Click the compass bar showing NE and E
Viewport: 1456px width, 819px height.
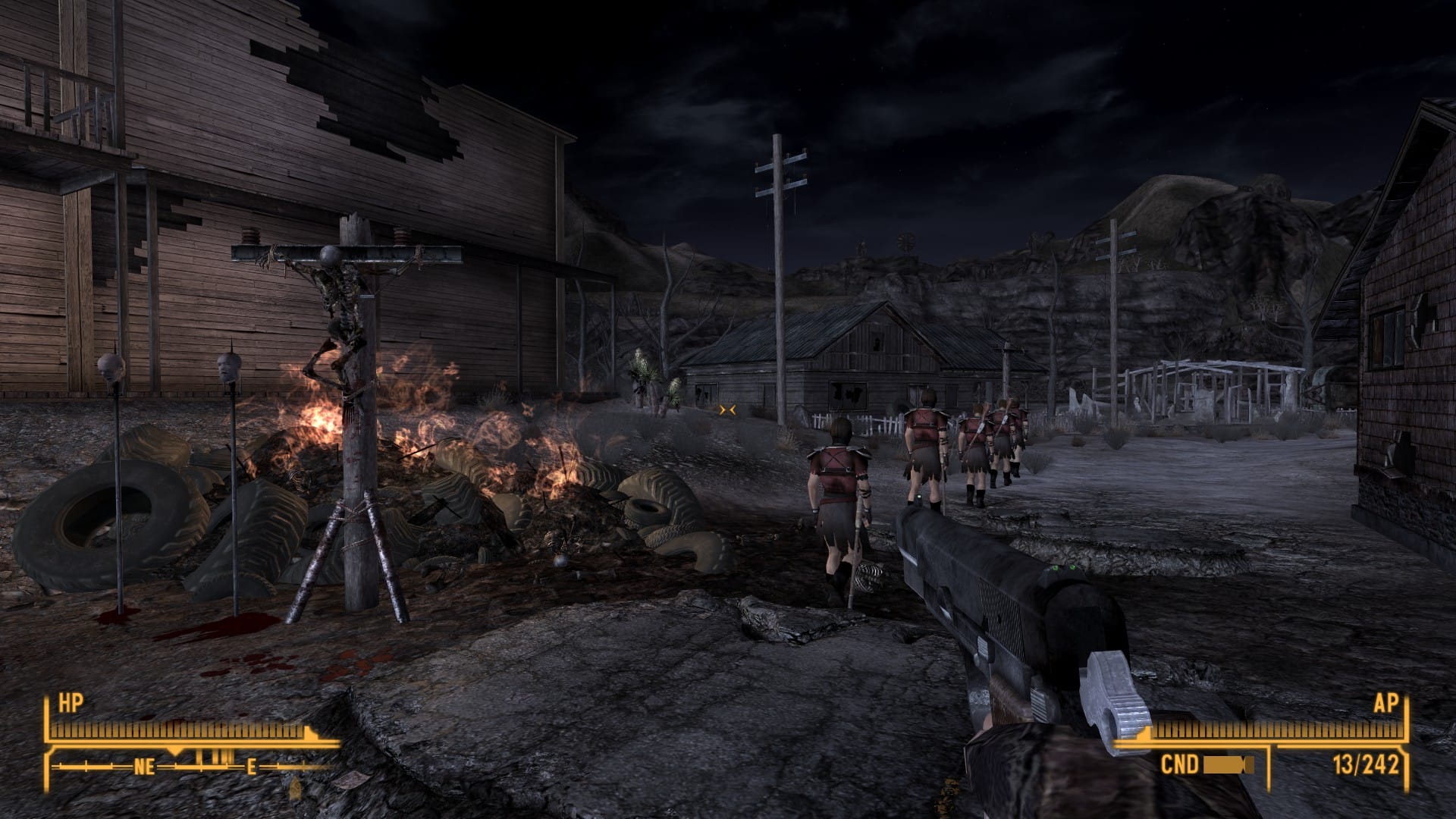tap(193, 766)
